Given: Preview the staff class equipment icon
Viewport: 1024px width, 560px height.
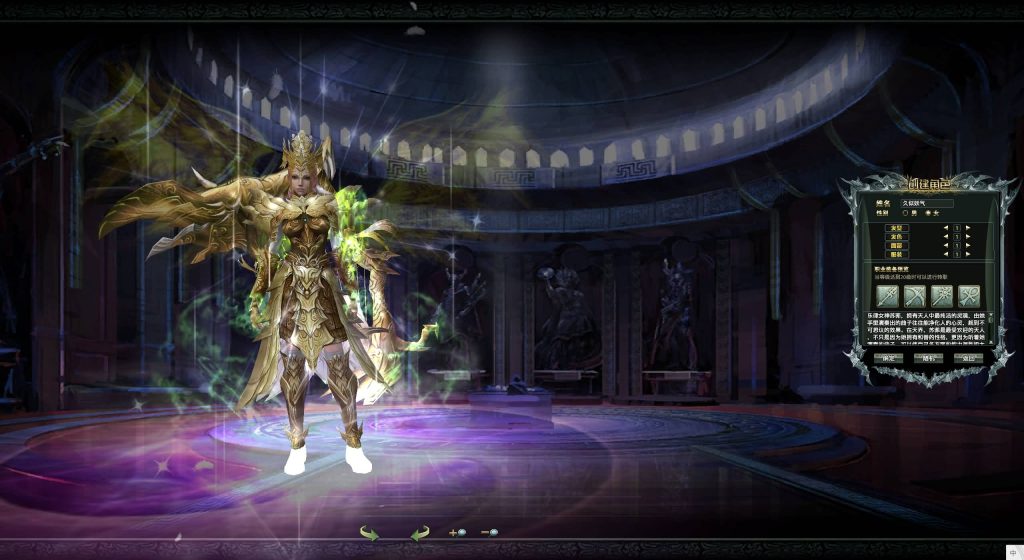Looking at the screenshot, I should click(941, 296).
